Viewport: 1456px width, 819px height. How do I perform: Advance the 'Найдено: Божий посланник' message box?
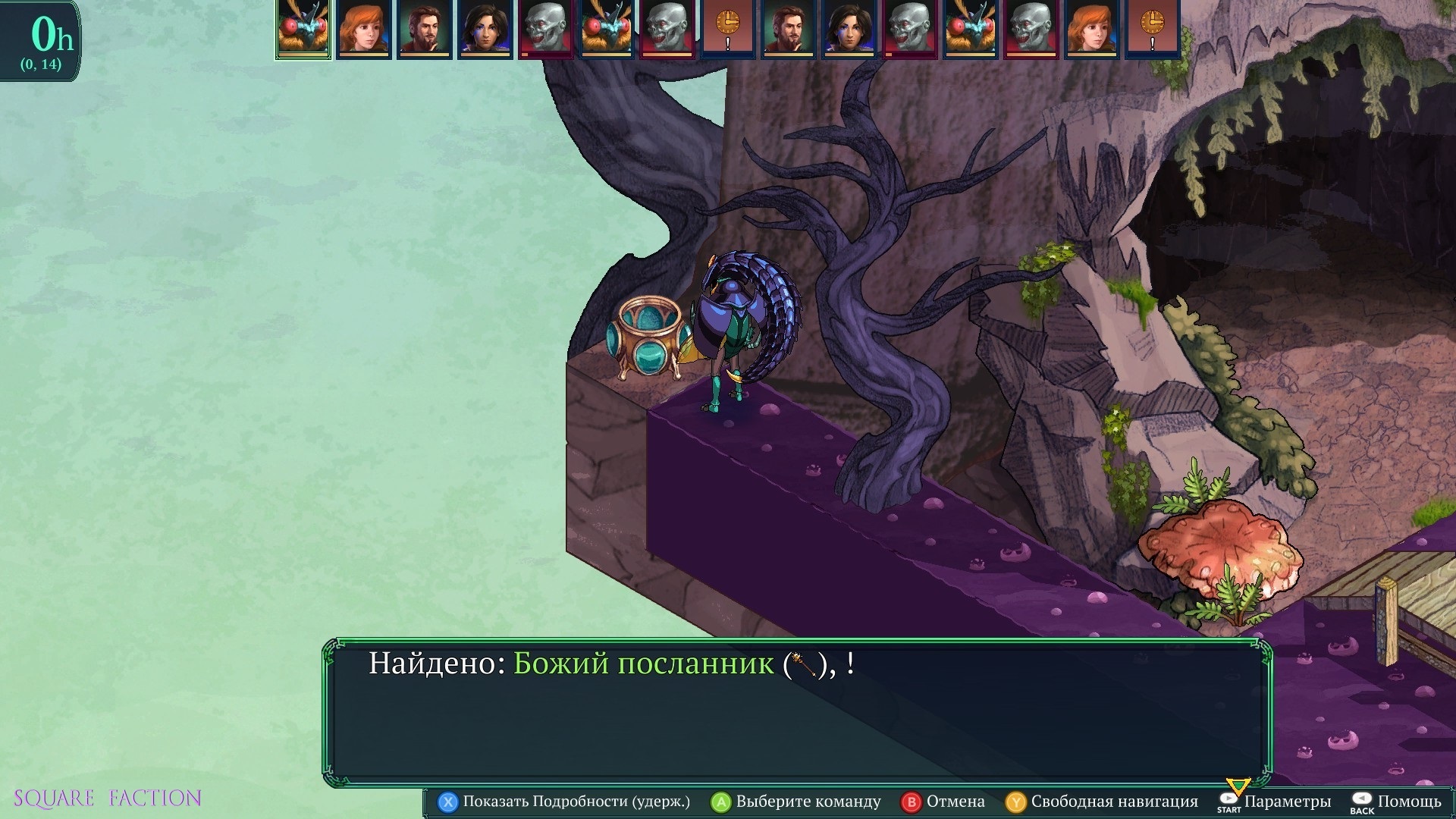tap(798, 711)
